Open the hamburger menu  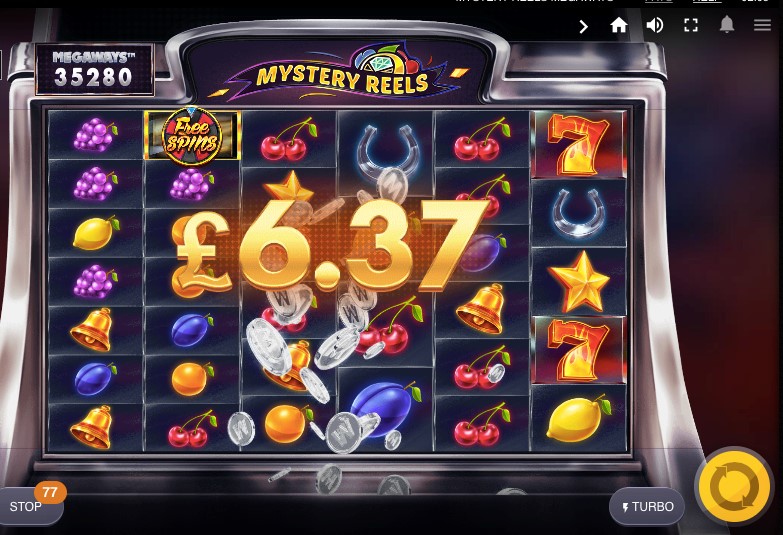[x=762, y=26]
